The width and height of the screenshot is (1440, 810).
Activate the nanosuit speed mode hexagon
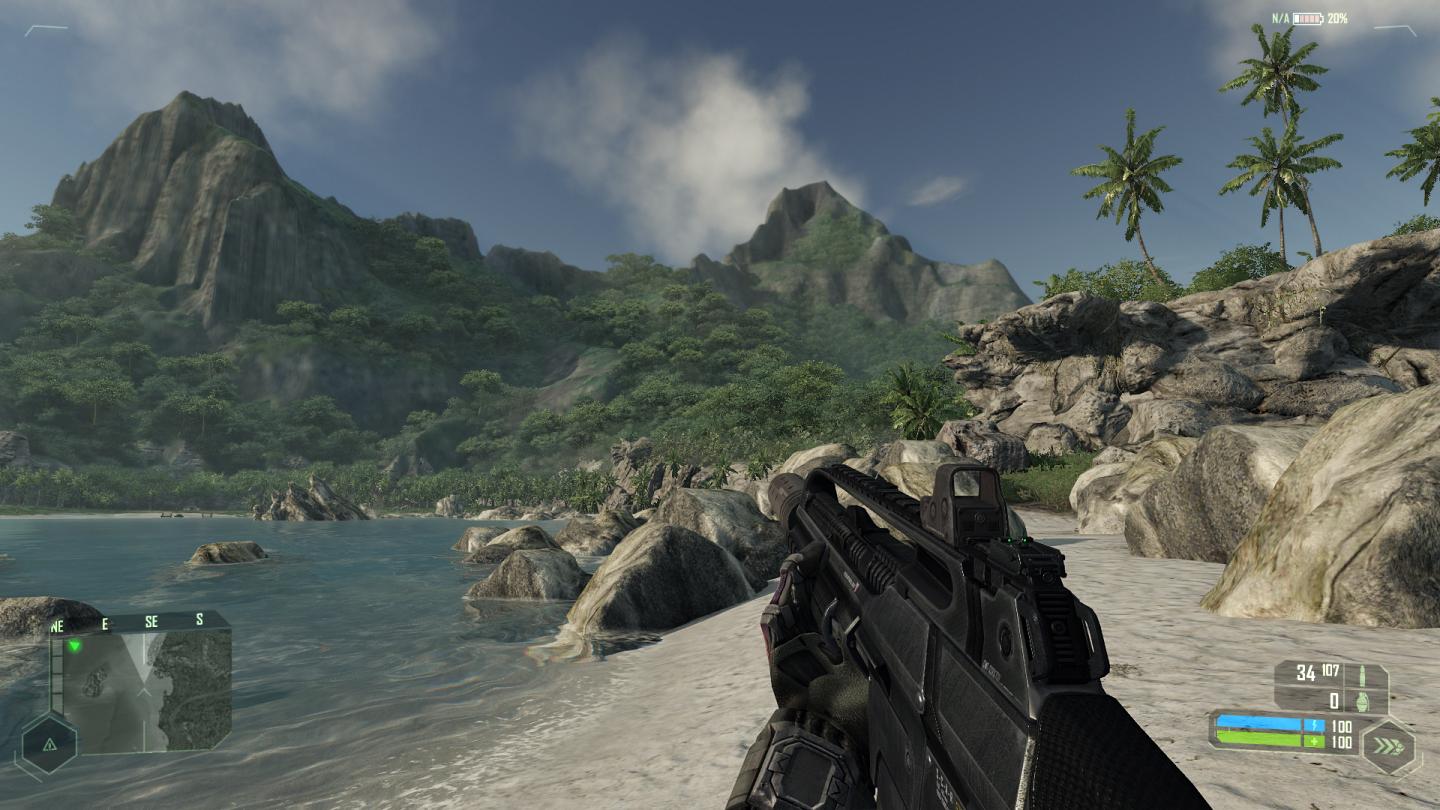pyautogui.click(x=1388, y=745)
